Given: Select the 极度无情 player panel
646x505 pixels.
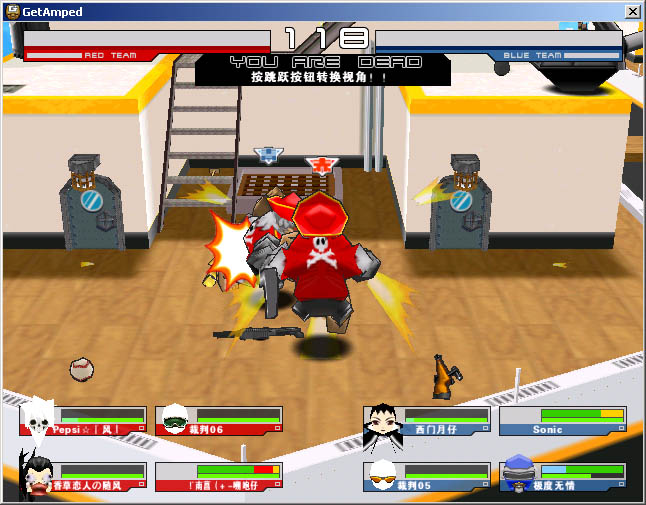Looking at the screenshot, I should 563,477.
